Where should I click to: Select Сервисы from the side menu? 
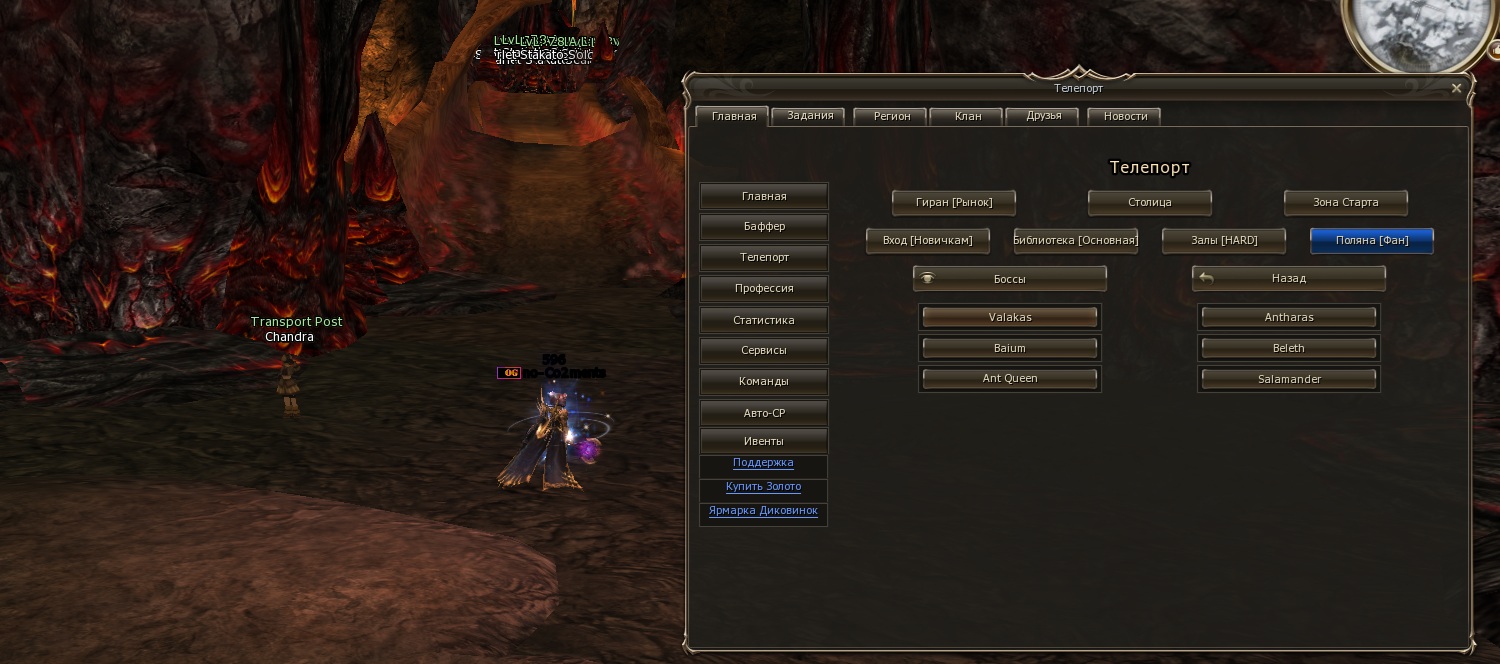(x=764, y=351)
